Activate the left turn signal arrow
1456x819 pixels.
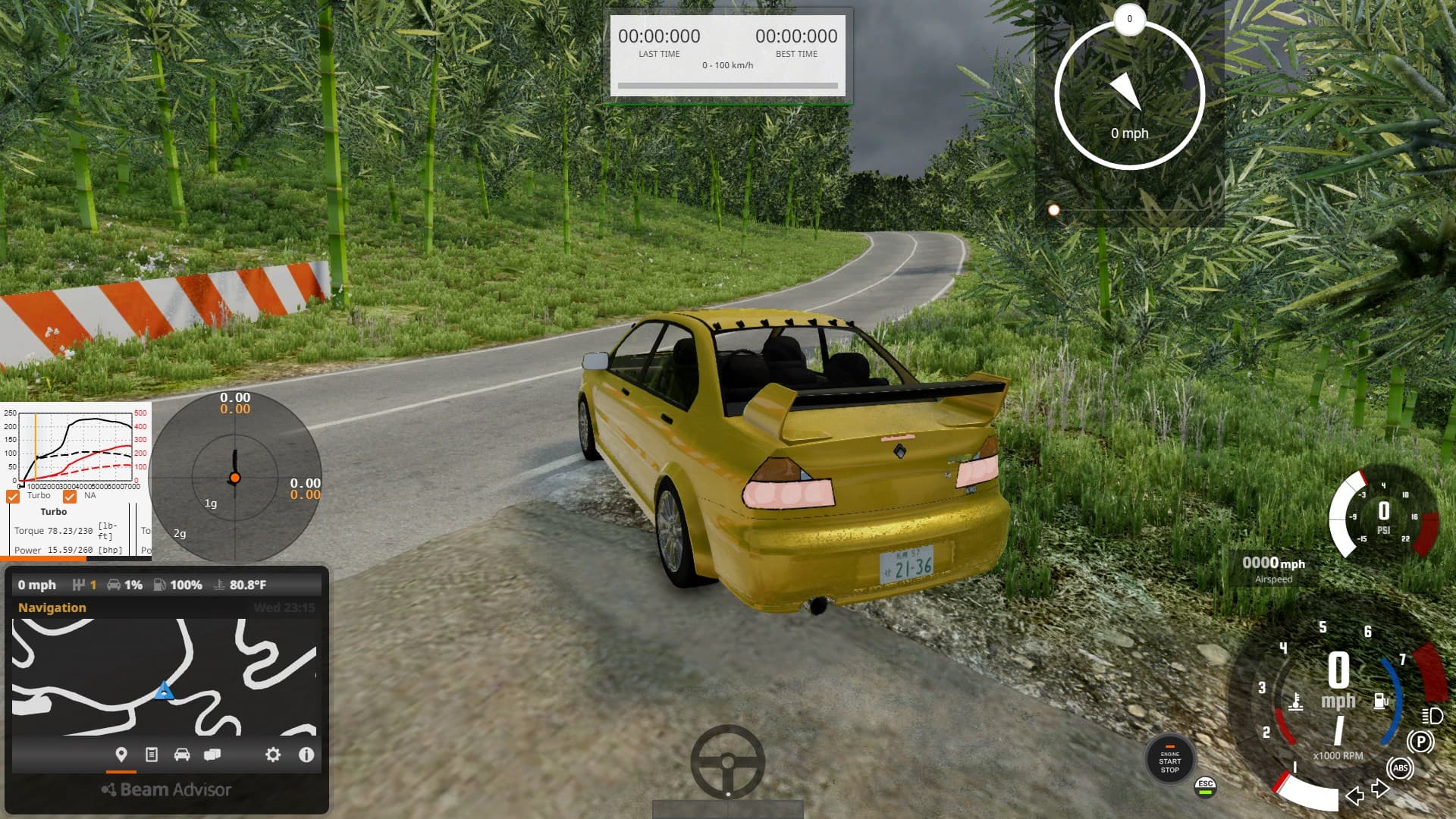coord(1354,795)
